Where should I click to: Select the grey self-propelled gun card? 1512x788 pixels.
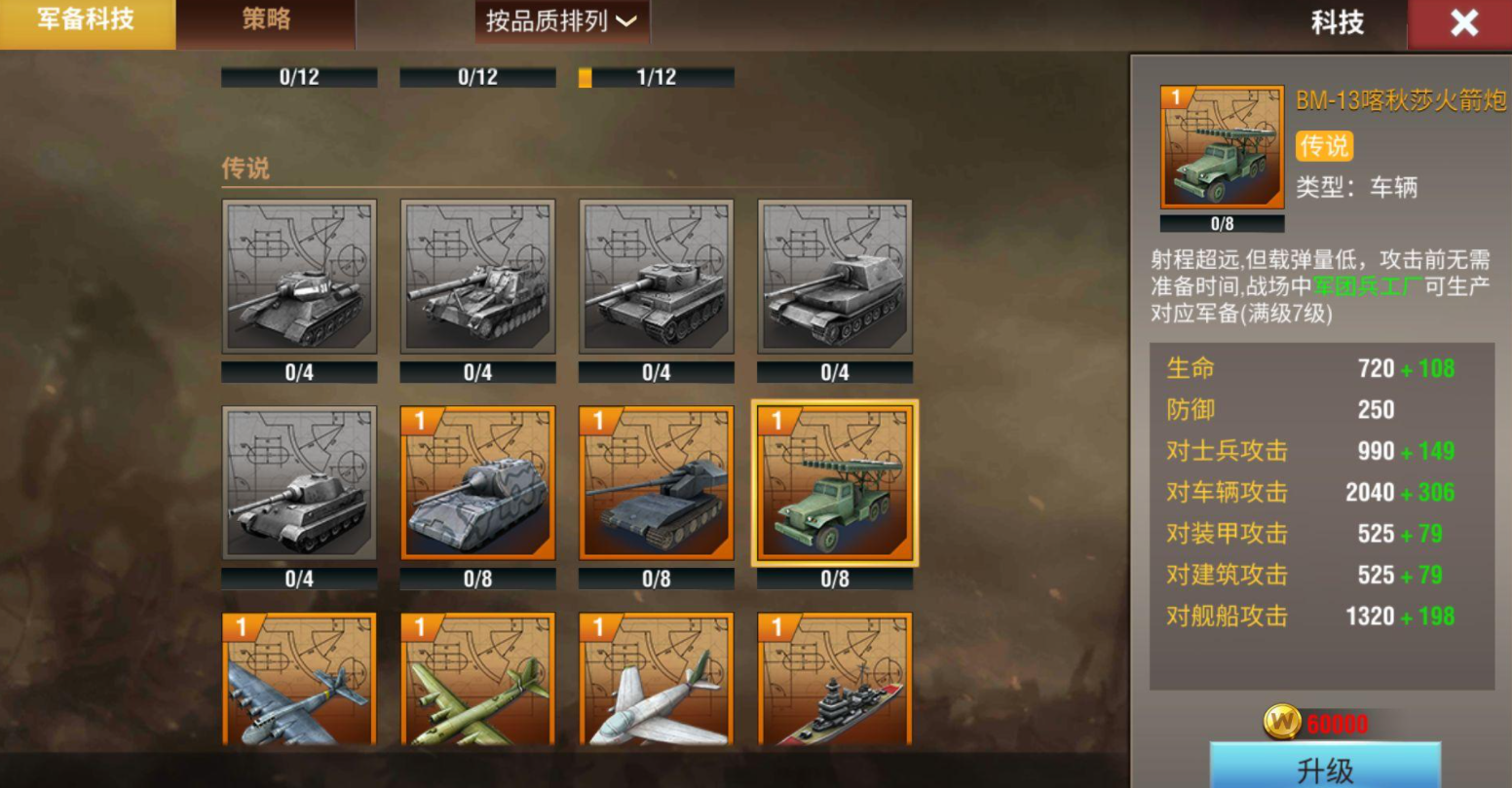pos(477,277)
